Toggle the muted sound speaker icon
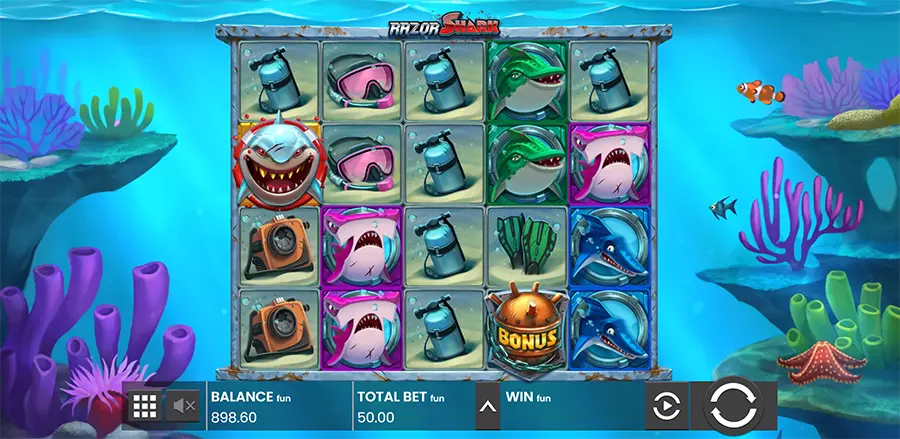Screen dimensions: 900x439 184,406
